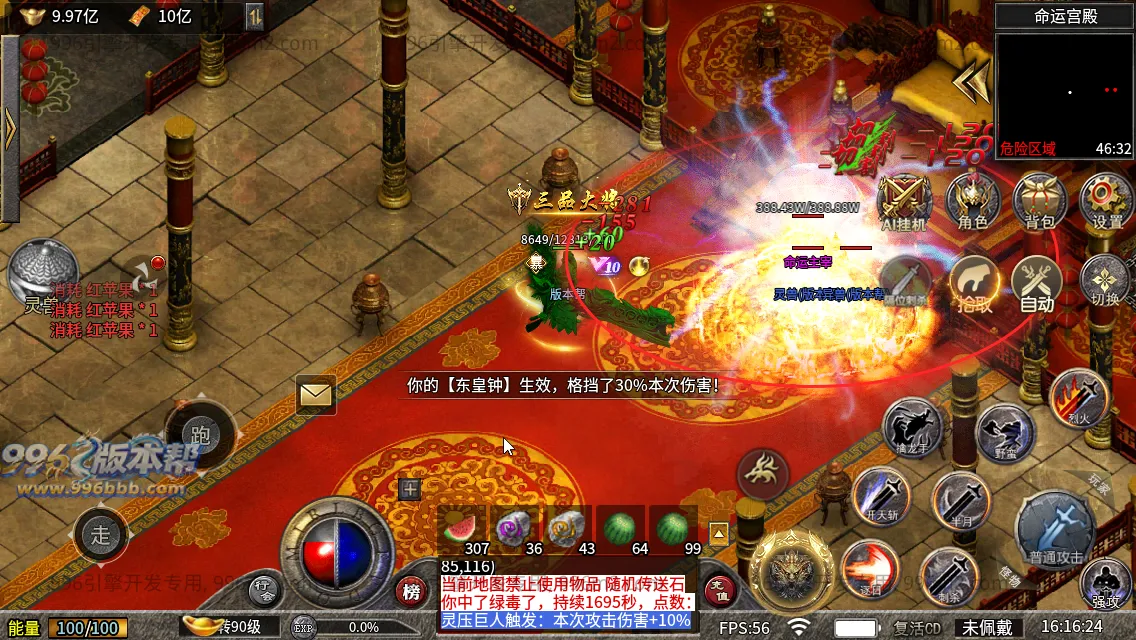
Task: Use the 野蛮 charge skill
Action: coord(1005,433)
